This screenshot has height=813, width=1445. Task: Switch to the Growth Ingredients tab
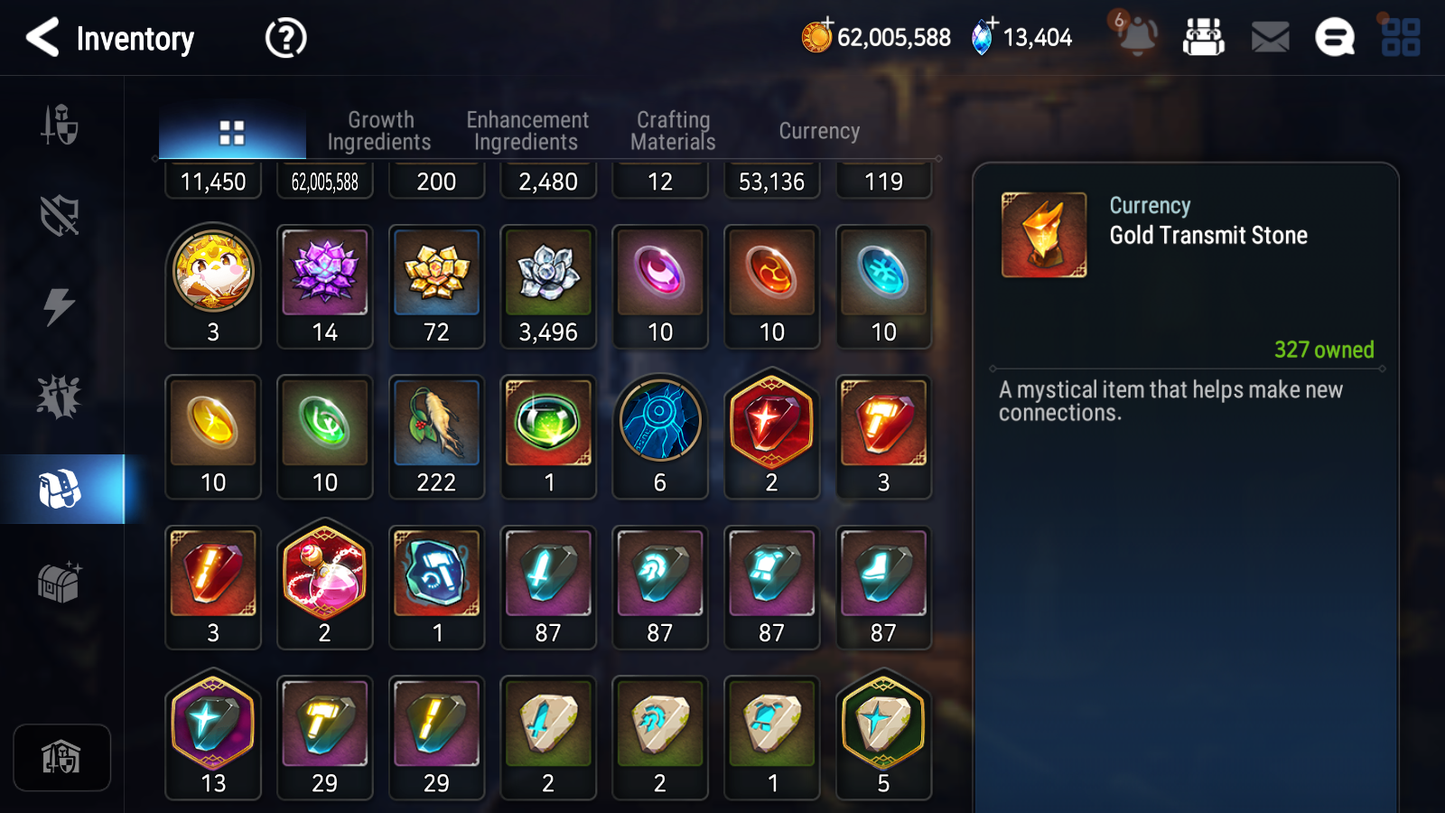click(380, 130)
